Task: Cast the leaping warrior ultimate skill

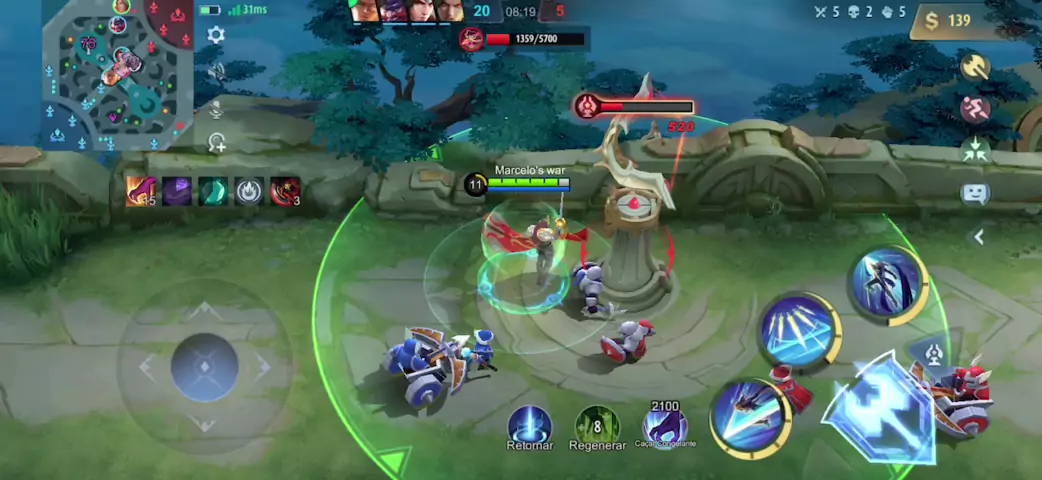Action: (886, 283)
